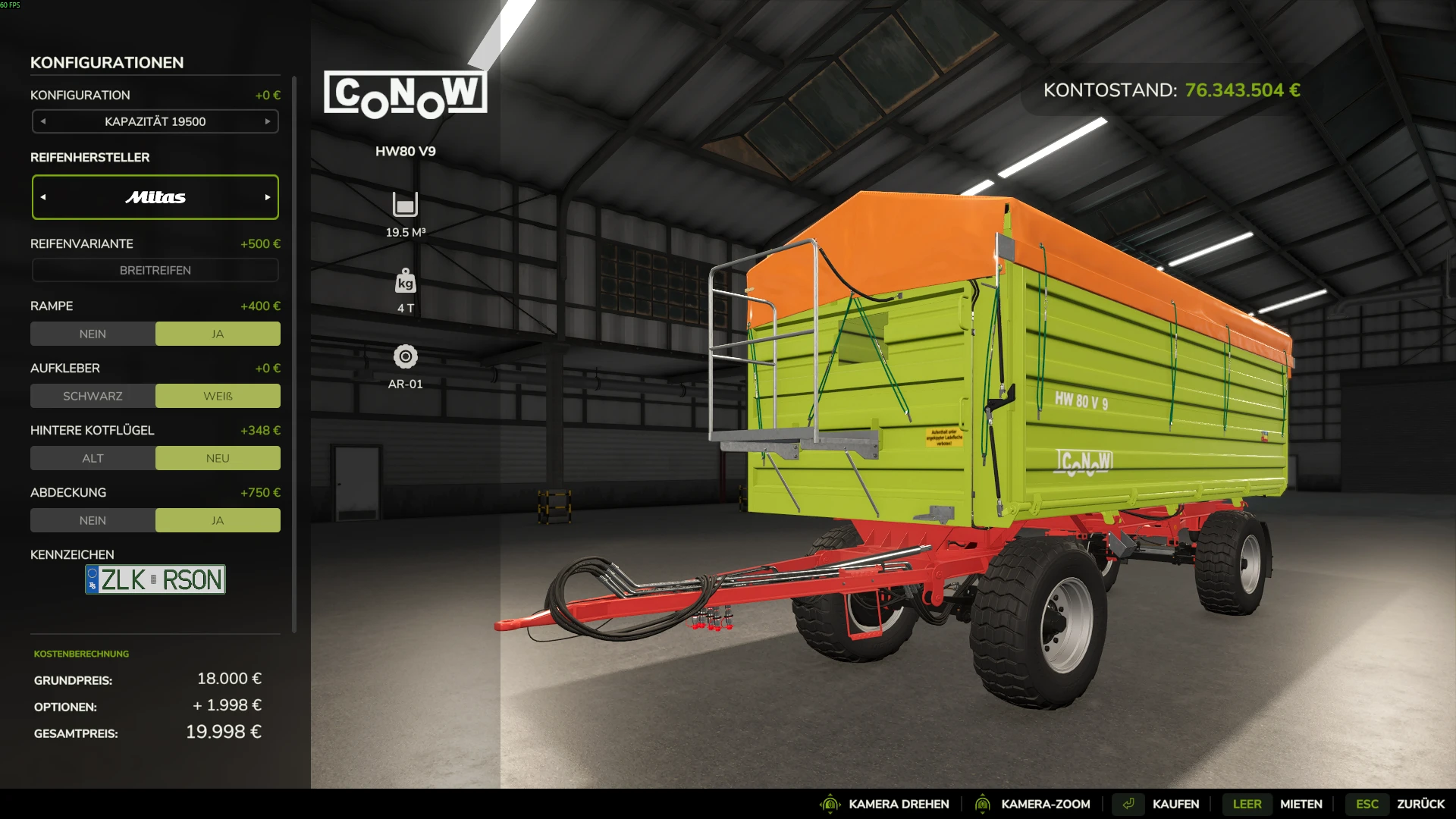Click the Kontostand balance display
Image resolution: width=1456 pixels, height=819 pixels.
point(1172,89)
